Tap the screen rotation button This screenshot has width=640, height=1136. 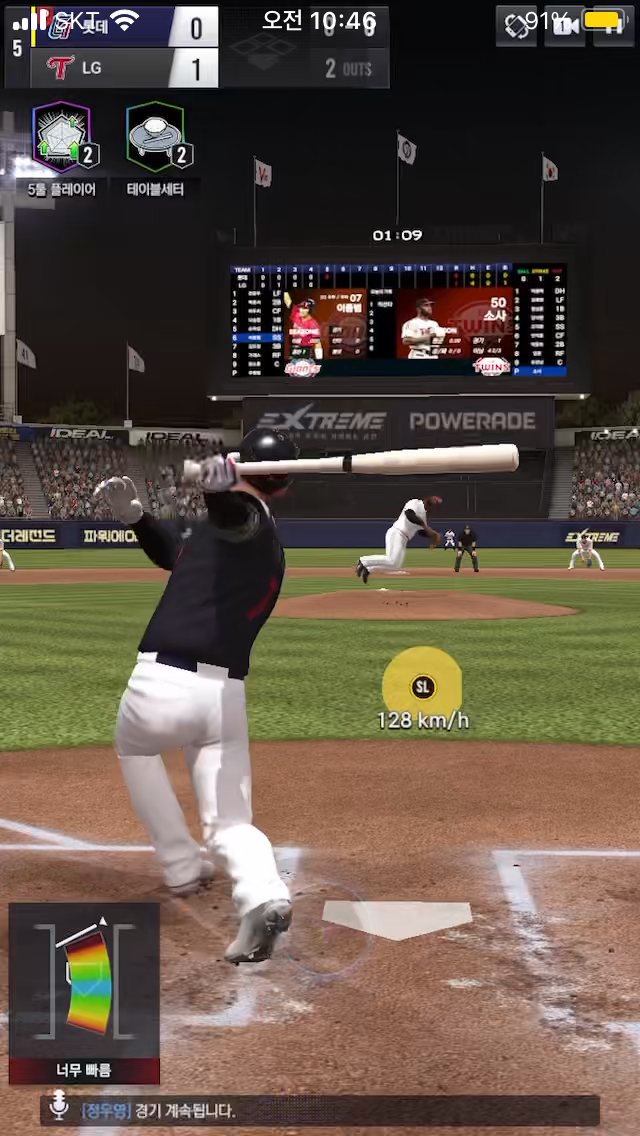click(x=516, y=27)
